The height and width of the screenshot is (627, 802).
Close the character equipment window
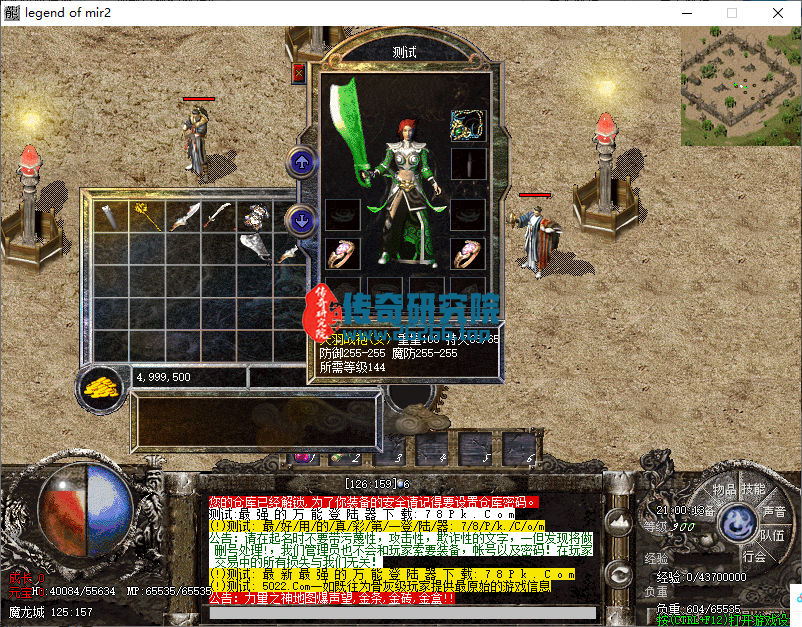[298, 73]
